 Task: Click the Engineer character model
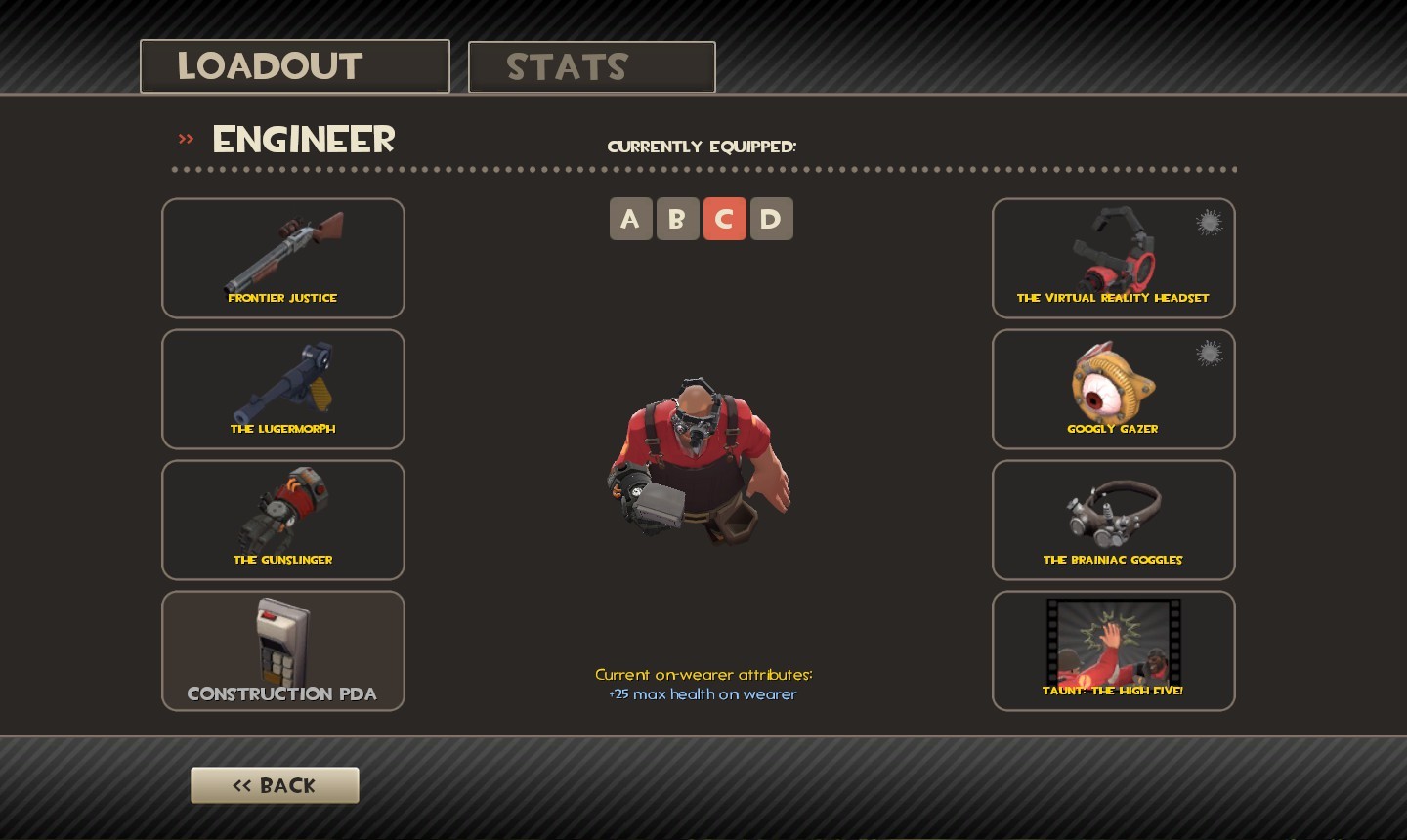(698, 459)
